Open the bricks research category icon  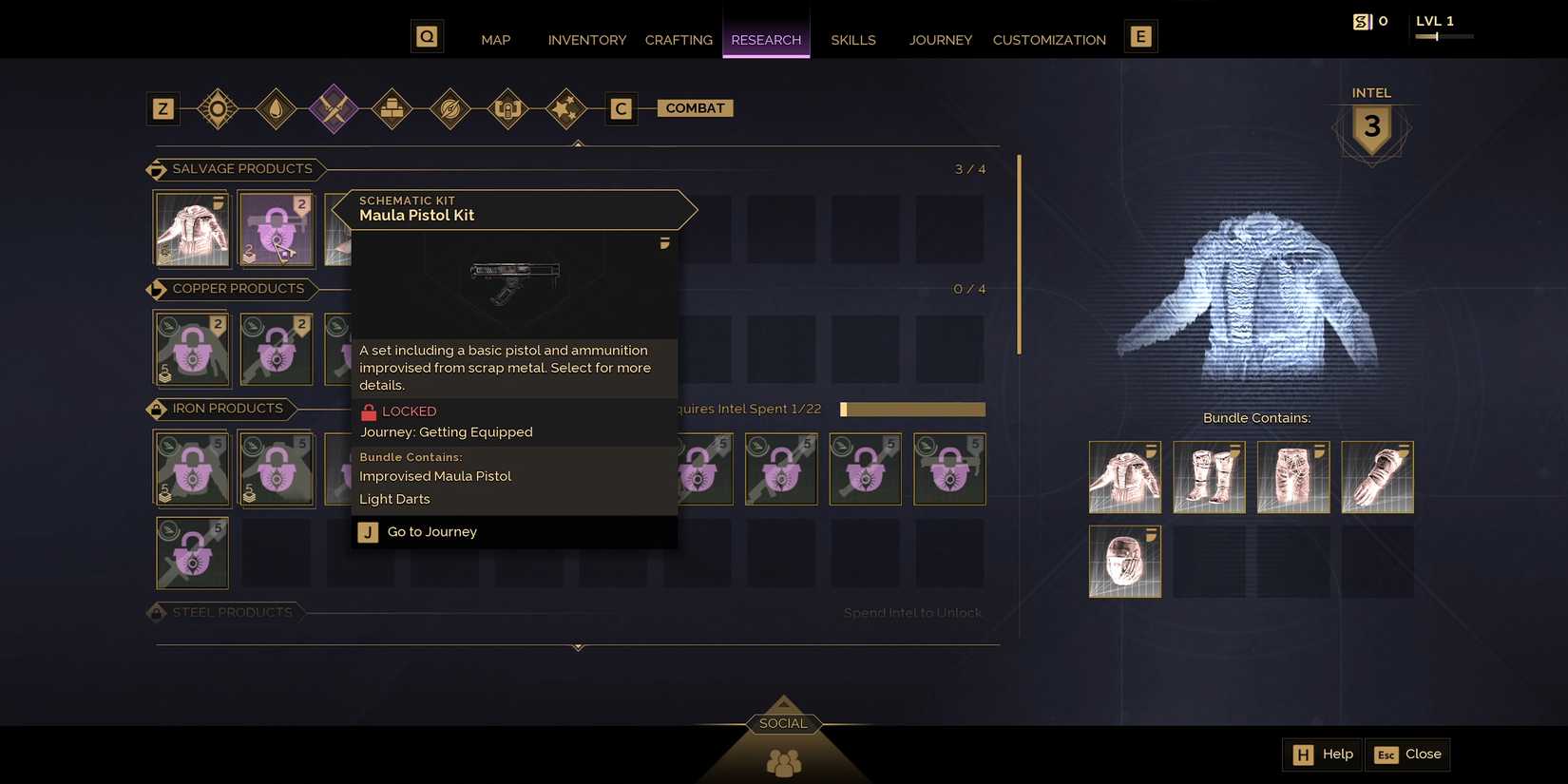pyautogui.click(x=392, y=108)
